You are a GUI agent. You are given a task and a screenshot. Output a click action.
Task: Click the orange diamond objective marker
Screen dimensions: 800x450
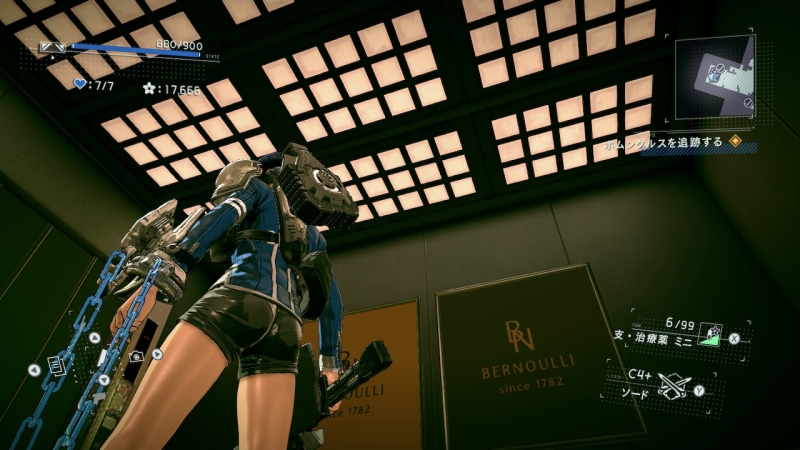click(x=735, y=142)
